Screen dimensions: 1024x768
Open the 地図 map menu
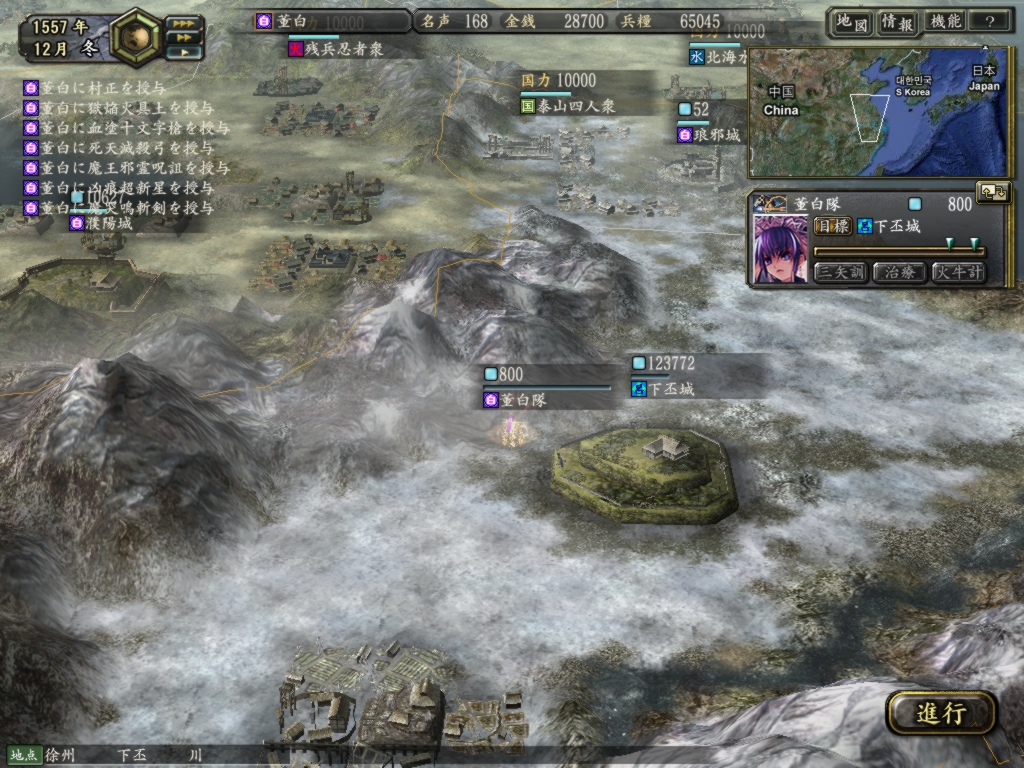[x=851, y=22]
